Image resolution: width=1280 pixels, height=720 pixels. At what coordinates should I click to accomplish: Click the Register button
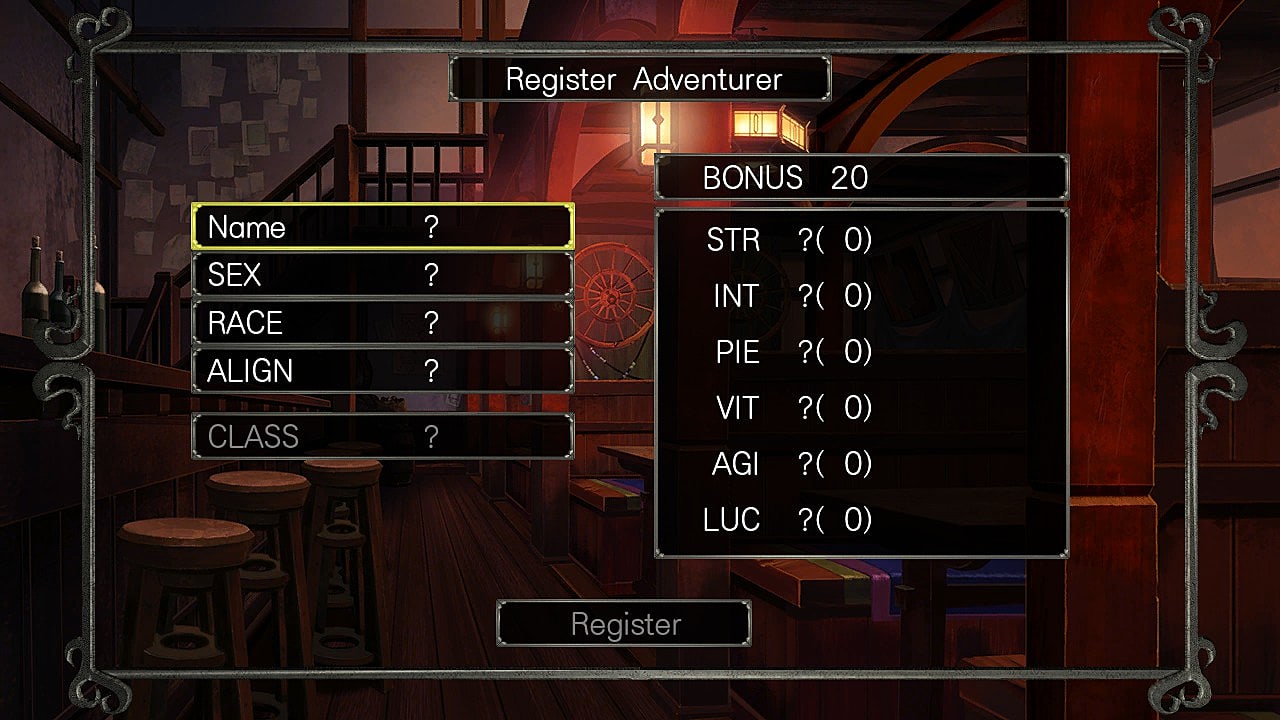pyautogui.click(x=624, y=624)
